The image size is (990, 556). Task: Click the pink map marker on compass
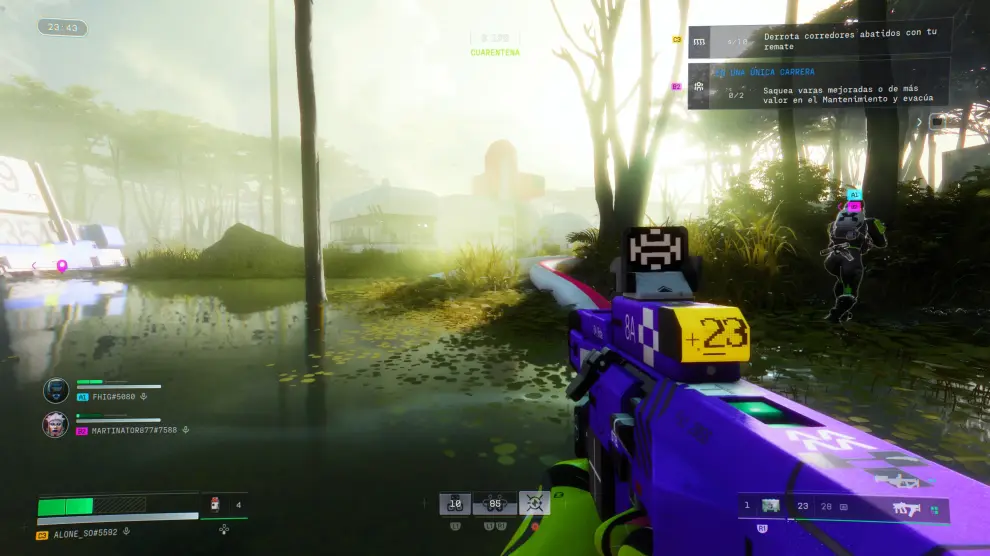[x=62, y=266]
